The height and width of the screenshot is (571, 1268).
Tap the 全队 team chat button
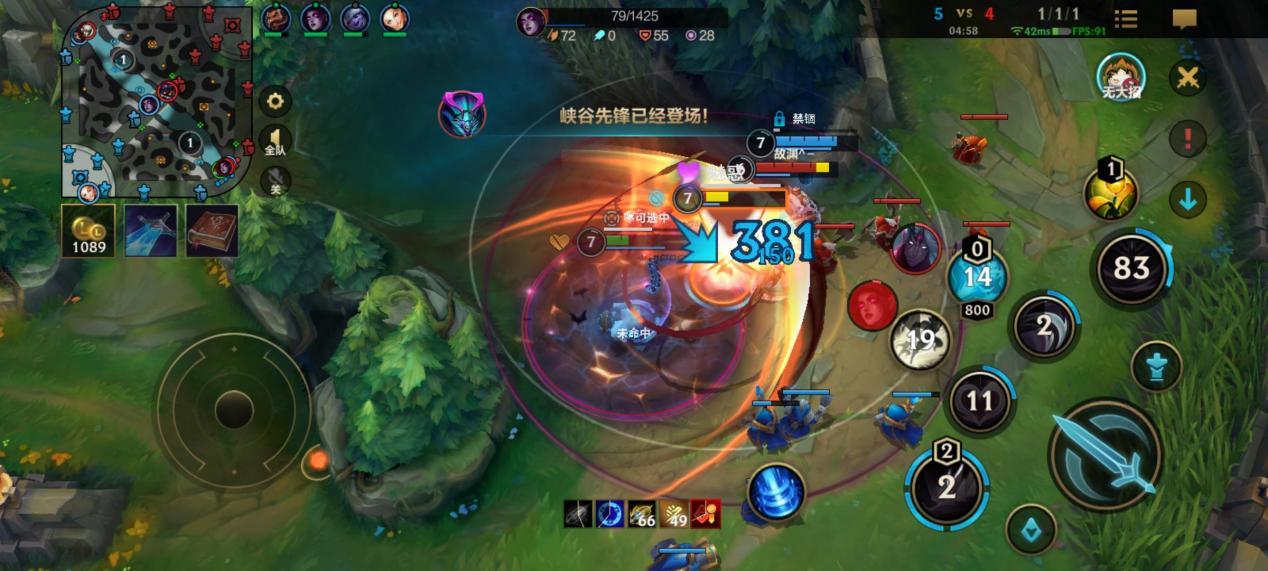275,142
